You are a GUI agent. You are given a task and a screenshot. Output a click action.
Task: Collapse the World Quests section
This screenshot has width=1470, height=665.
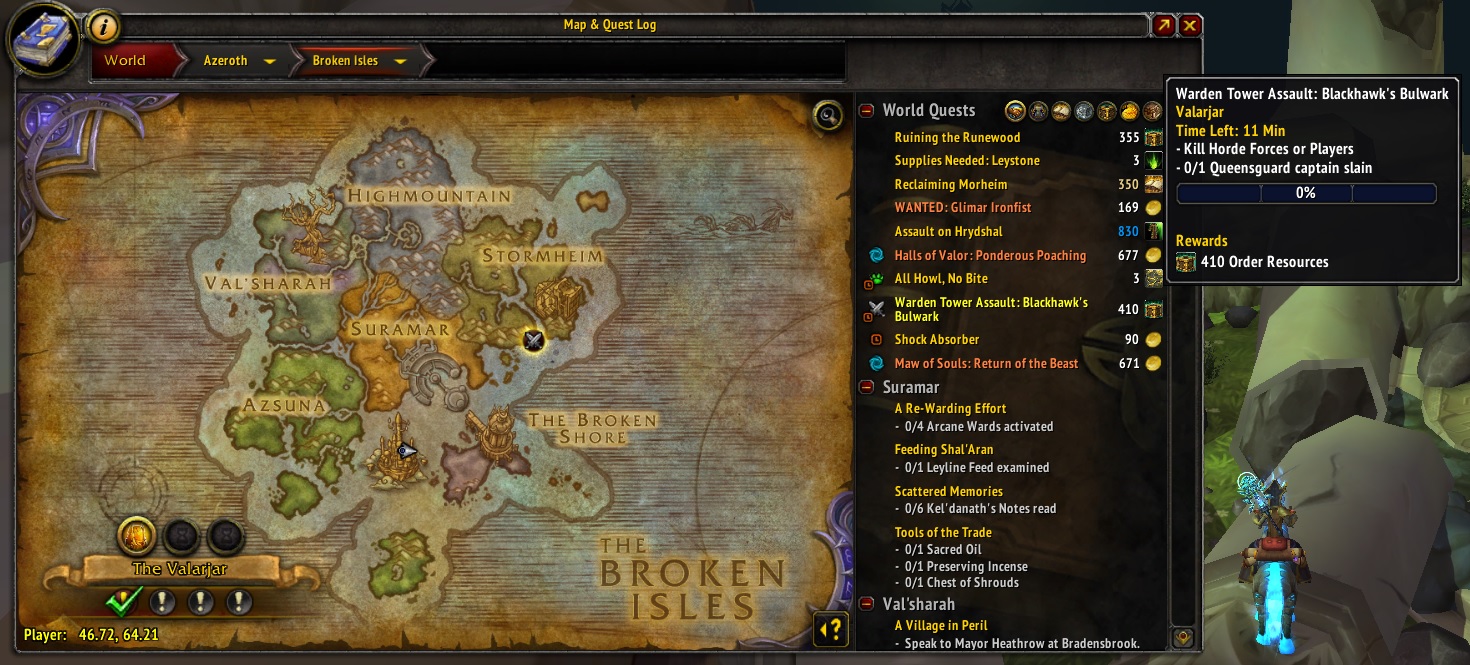(x=866, y=111)
